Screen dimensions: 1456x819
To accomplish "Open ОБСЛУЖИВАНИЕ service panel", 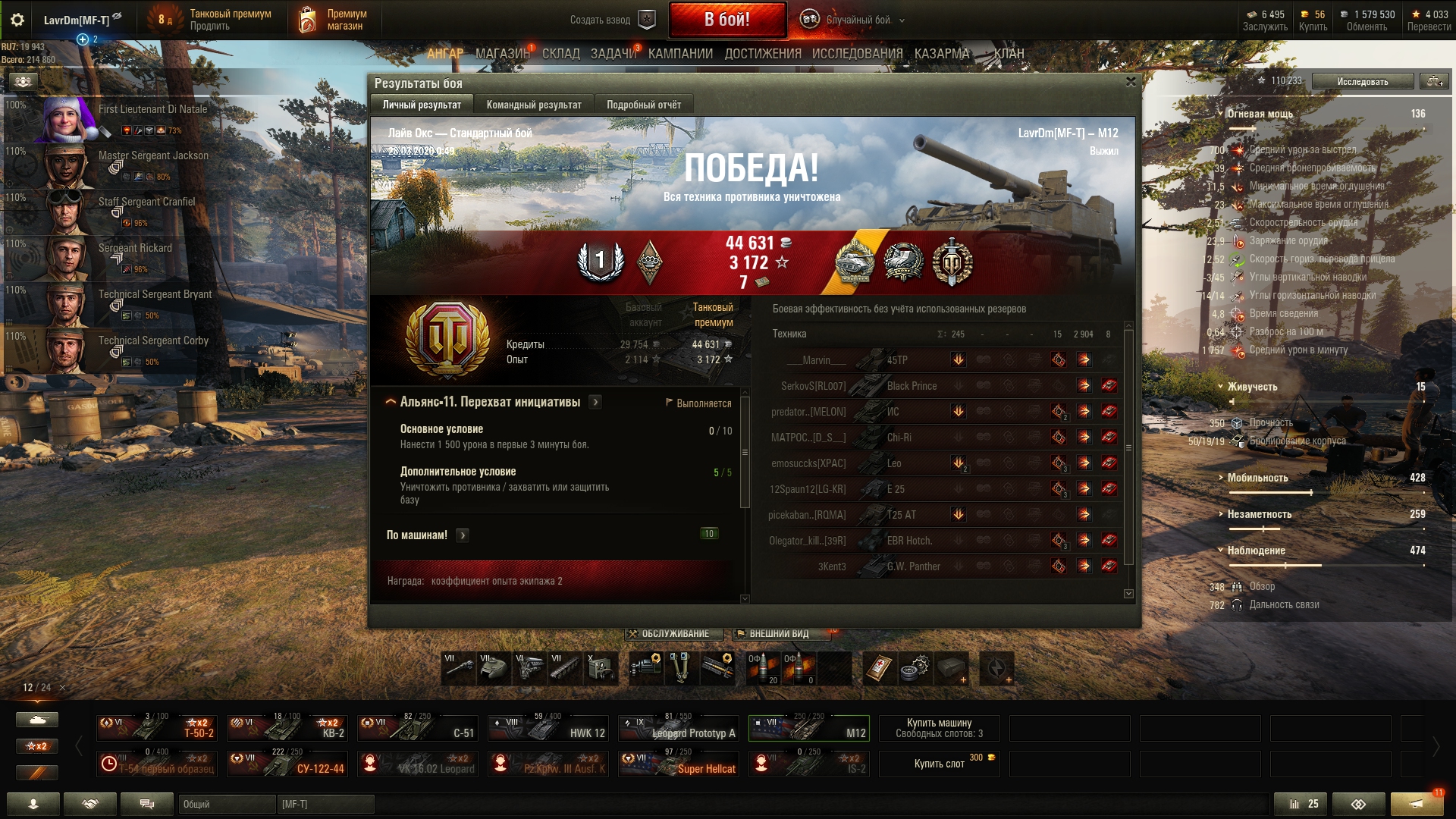I will click(x=670, y=634).
